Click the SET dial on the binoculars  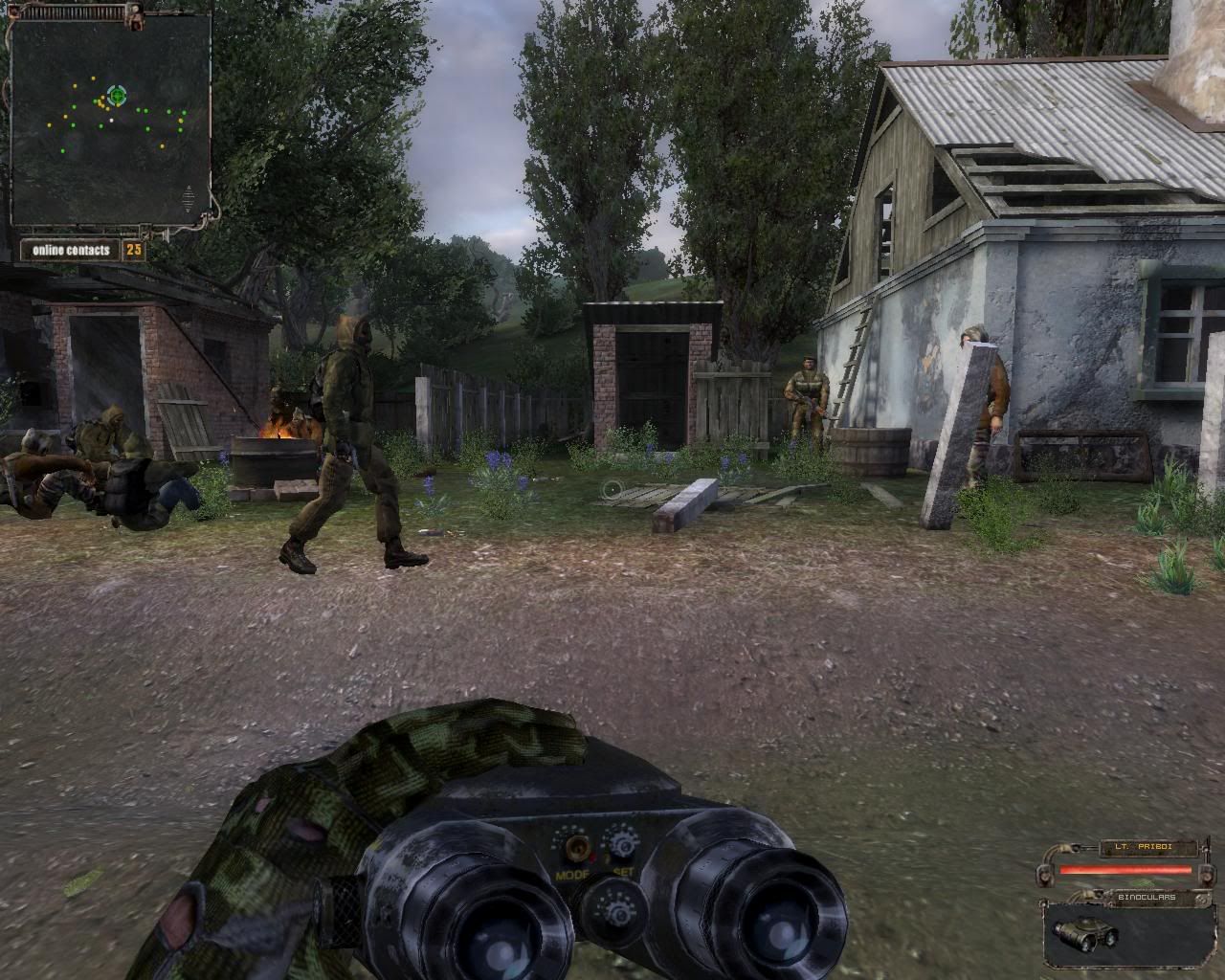click(x=625, y=844)
